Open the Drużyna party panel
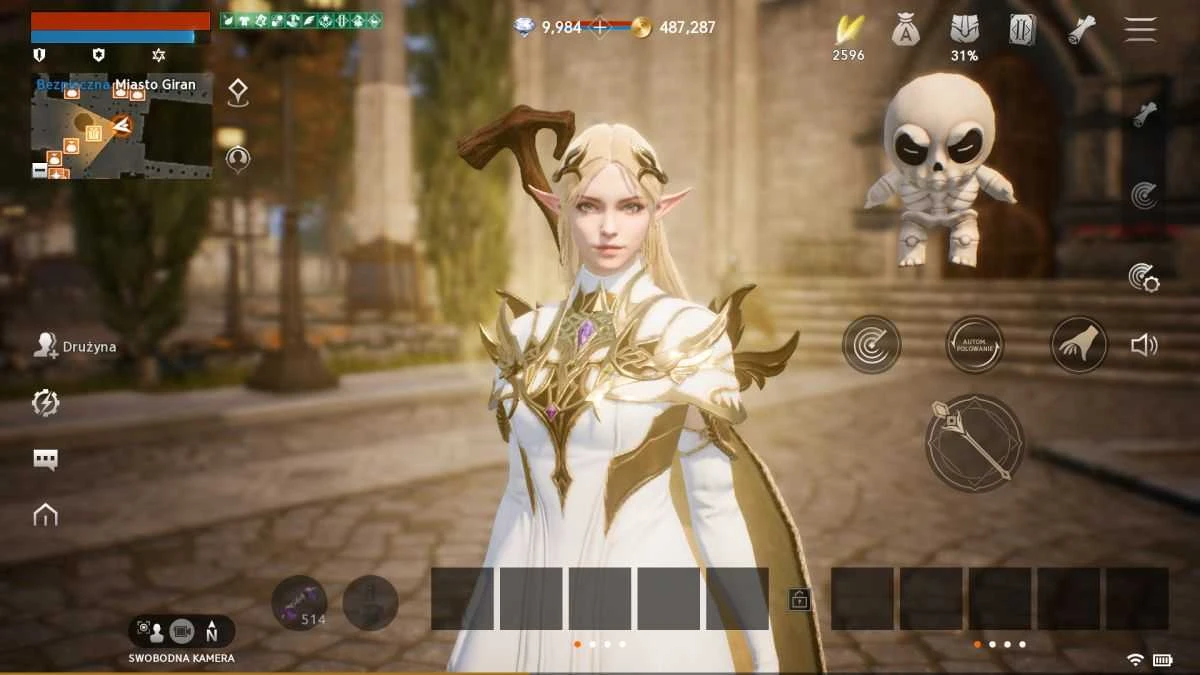1200x675 pixels. pos(75,346)
